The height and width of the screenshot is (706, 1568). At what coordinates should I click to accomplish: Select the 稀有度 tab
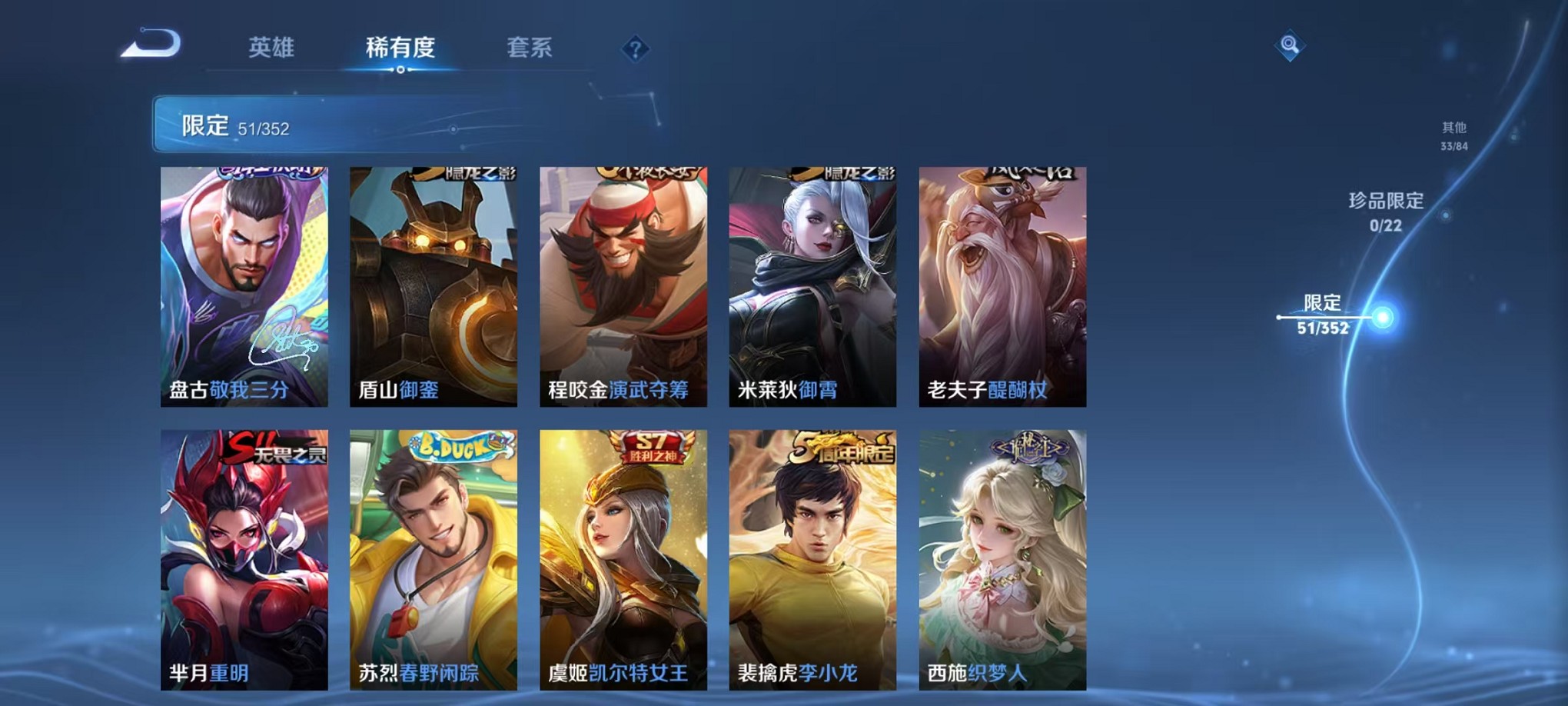click(x=400, y=48)
